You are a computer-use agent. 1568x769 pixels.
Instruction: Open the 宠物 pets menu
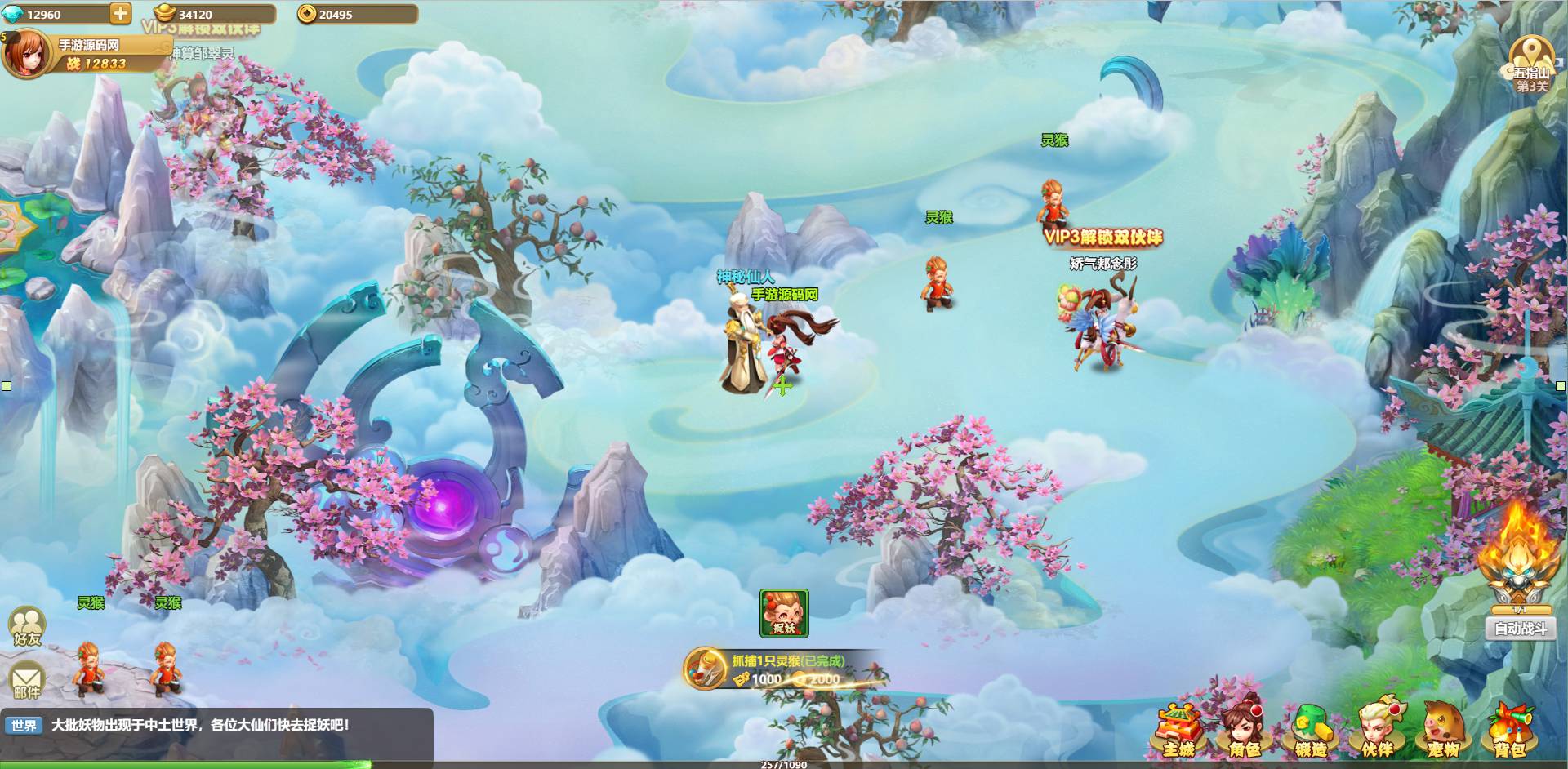point(1443,729)
